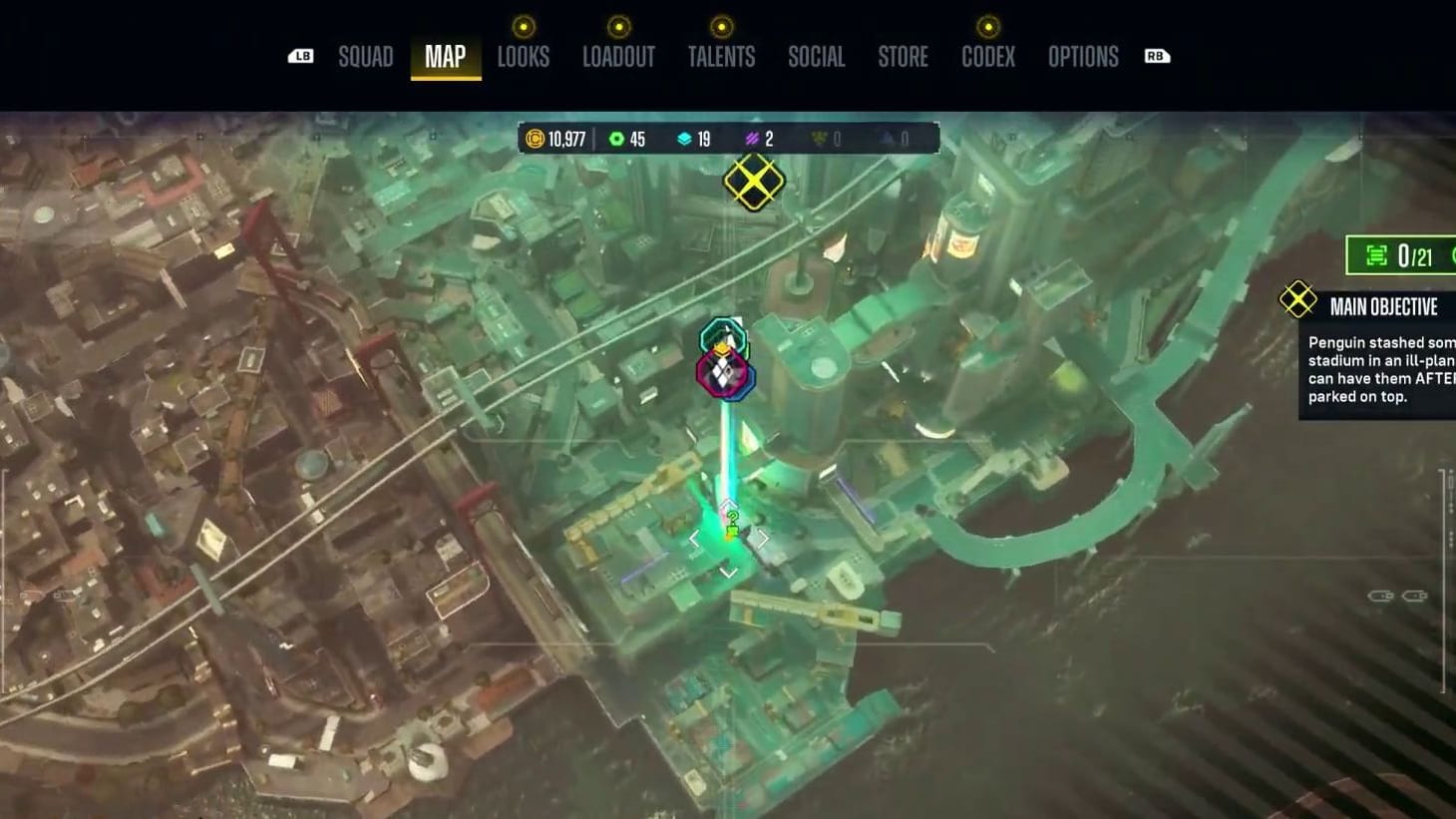
Task: Click the Main Objective panel diamond emblem
Action: click(x=1296, y=298)
